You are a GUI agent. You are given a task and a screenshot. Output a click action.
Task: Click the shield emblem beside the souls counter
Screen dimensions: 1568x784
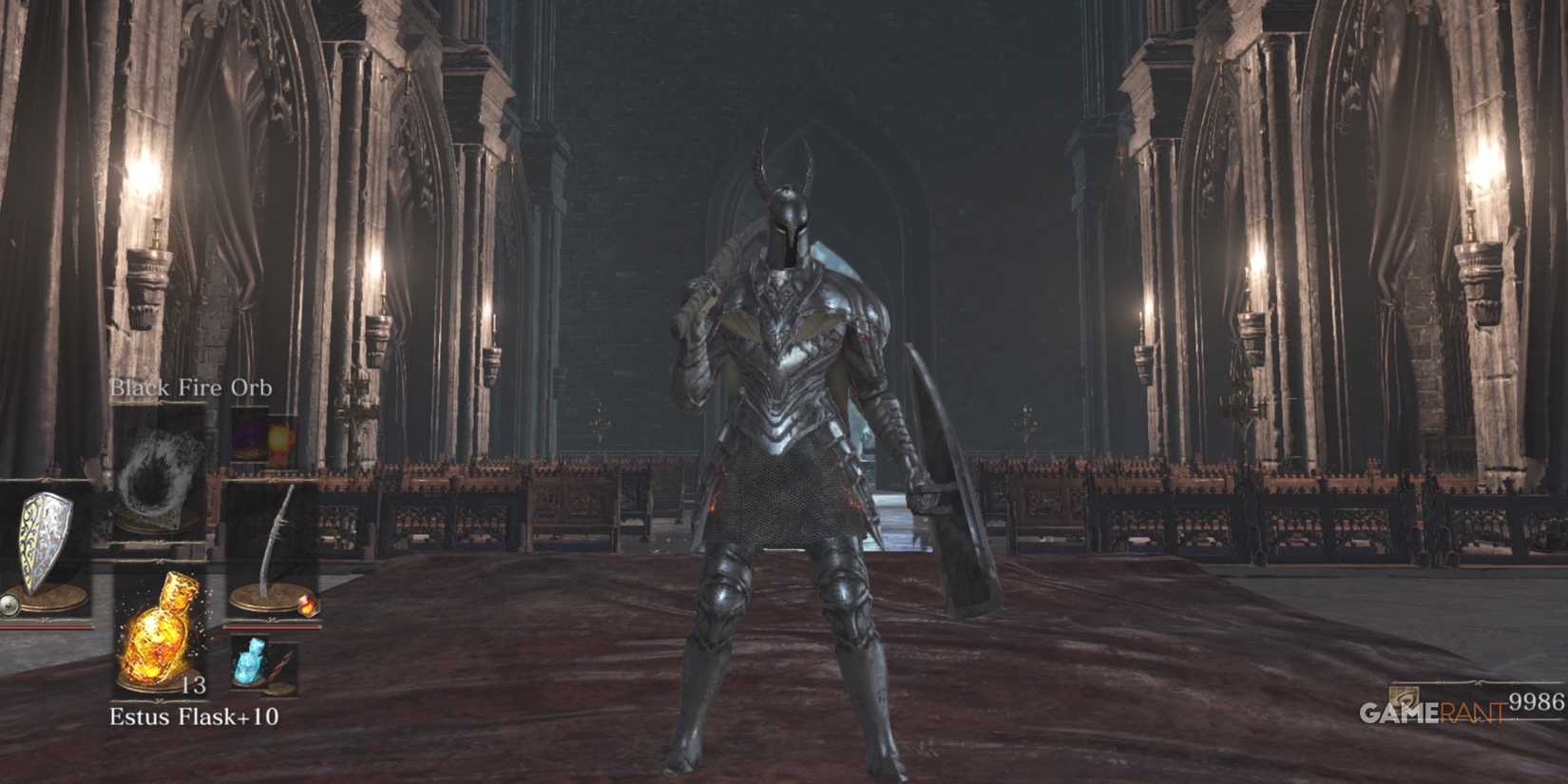pos(1404,697)
